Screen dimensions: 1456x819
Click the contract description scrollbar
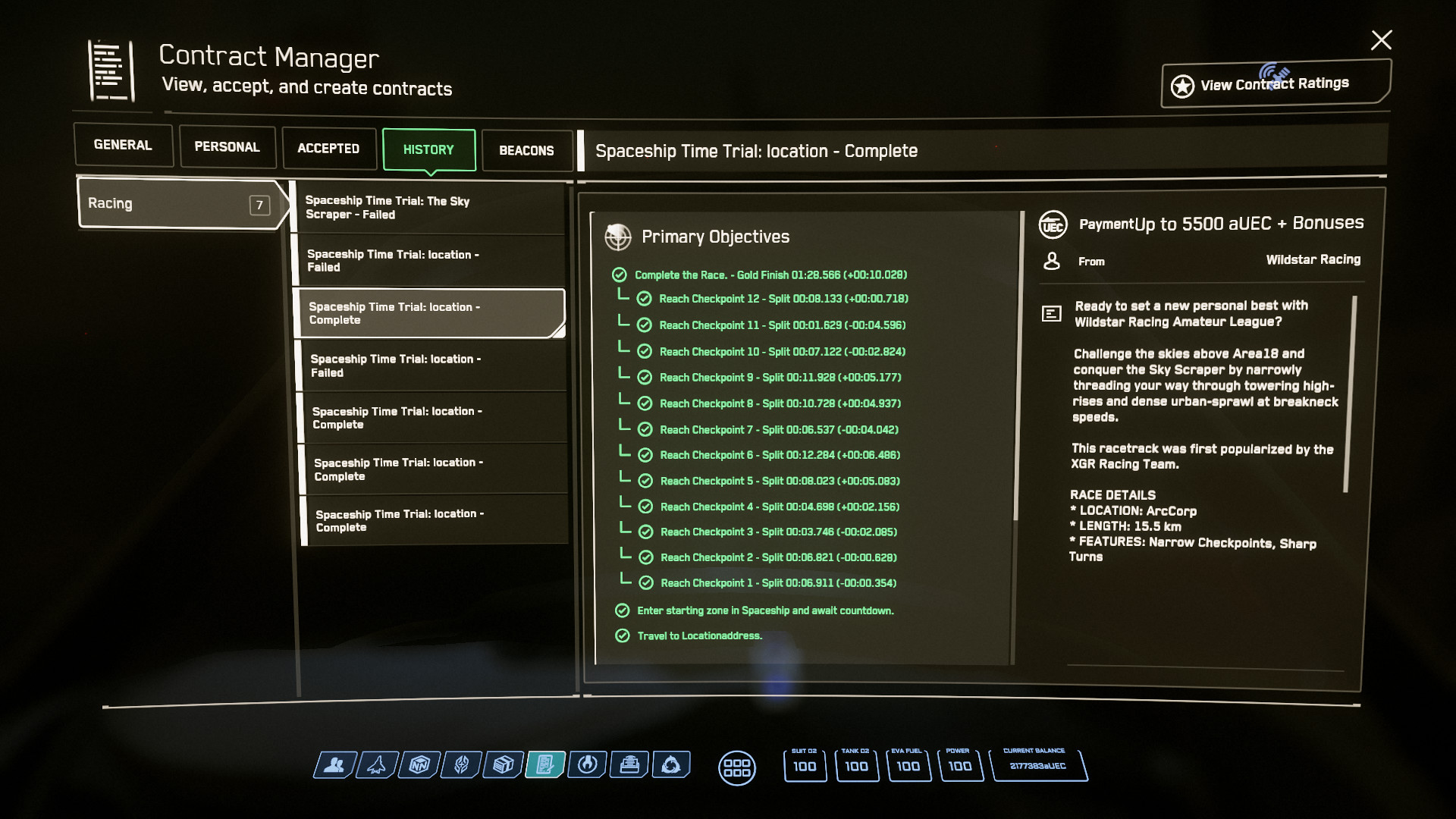[x=1348, y=394]
